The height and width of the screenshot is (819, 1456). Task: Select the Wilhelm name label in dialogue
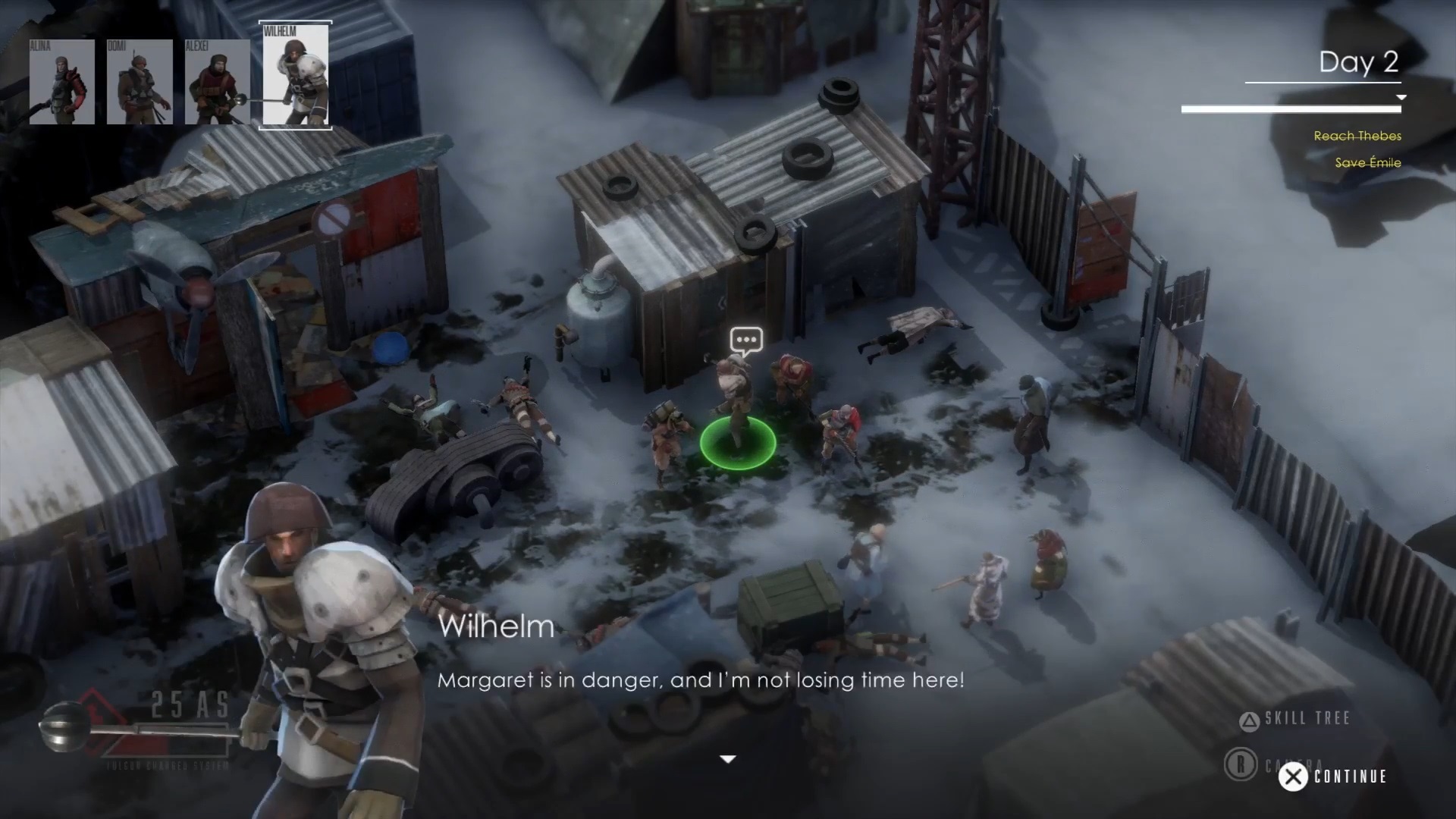tap(497, 626)
